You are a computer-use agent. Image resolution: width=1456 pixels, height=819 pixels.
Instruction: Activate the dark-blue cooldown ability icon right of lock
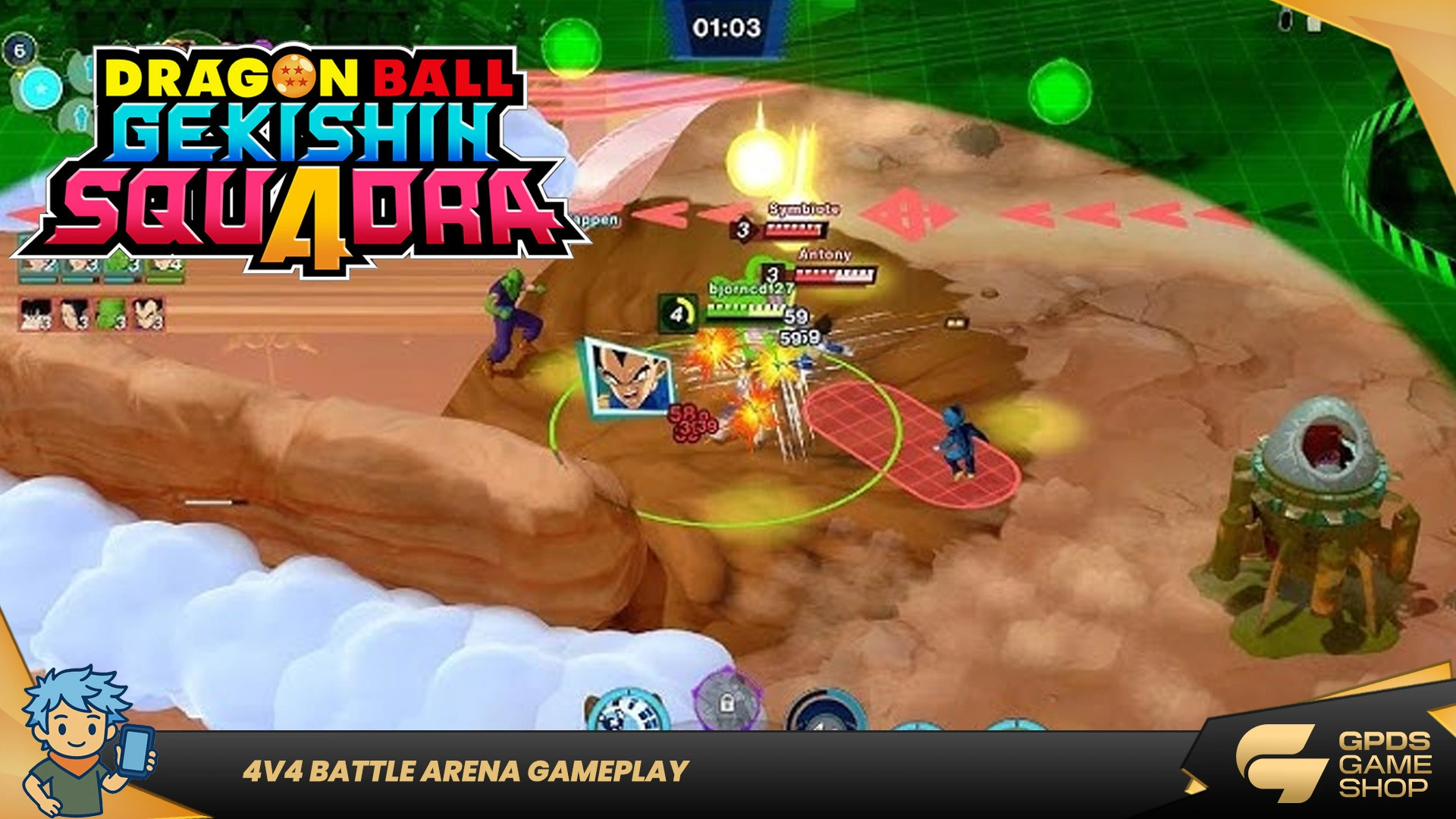tap(825, 711)
